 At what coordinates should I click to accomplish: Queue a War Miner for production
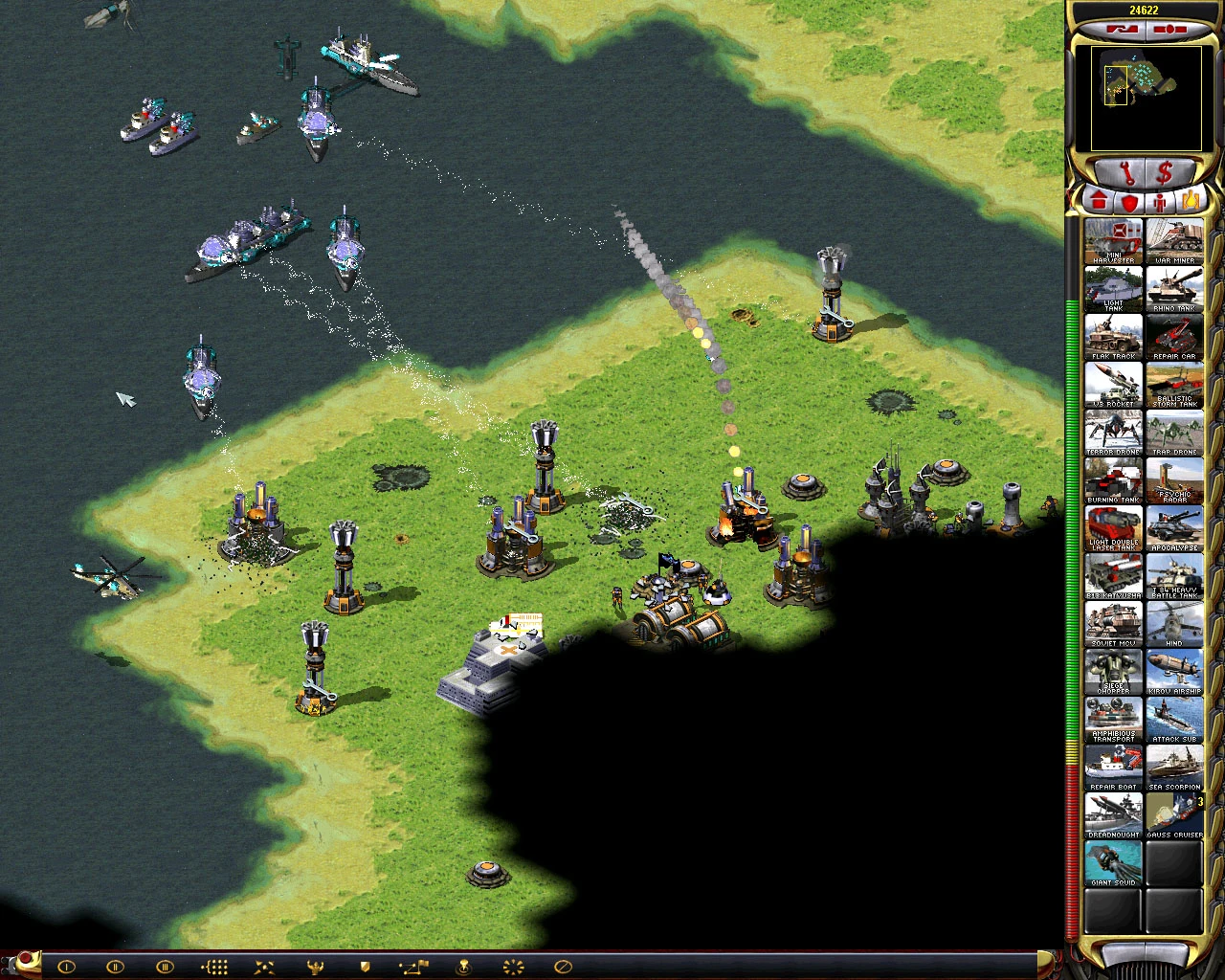pyautogui.click(x=1174, y=242)
